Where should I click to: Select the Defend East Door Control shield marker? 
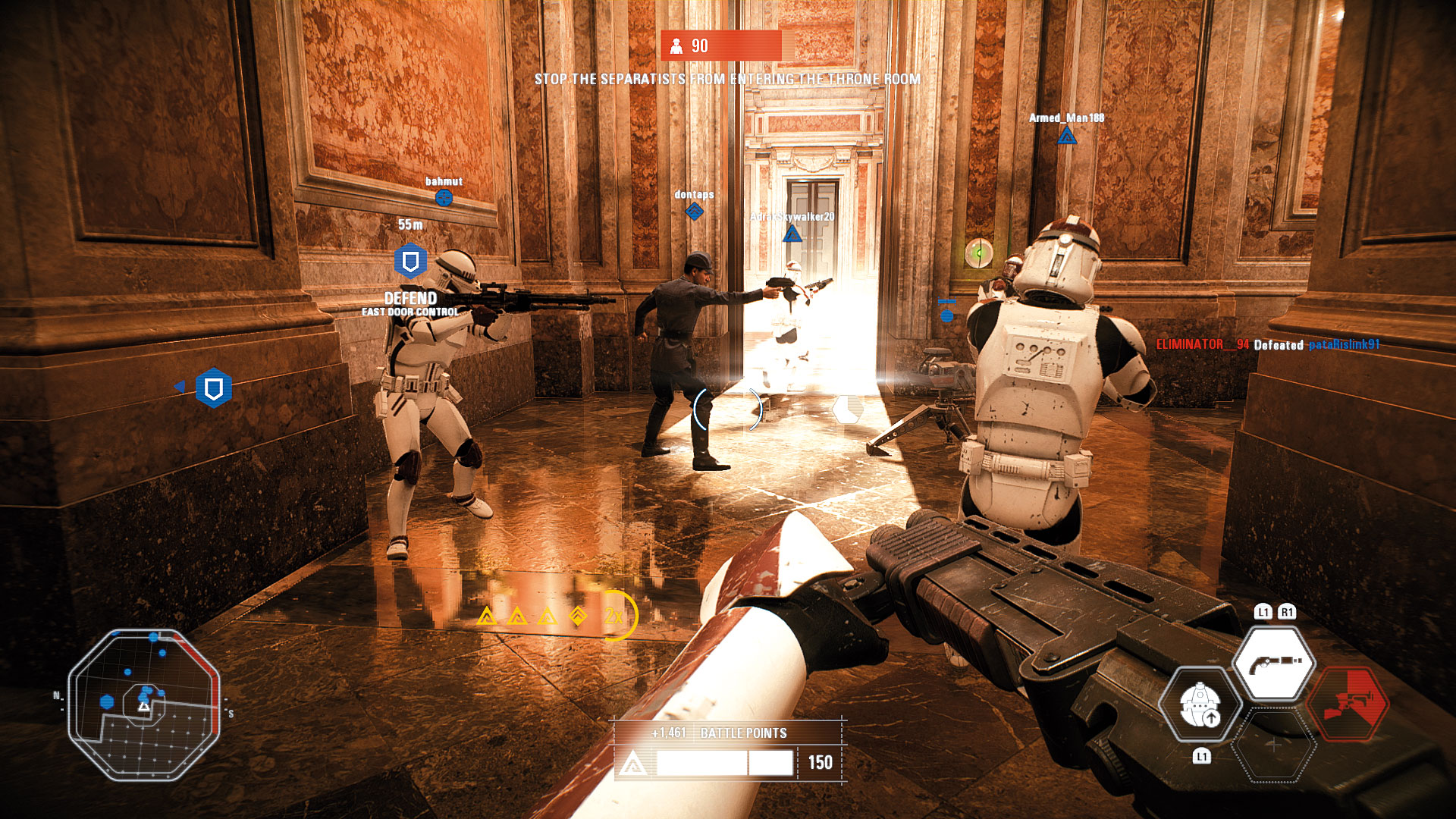coord(410,262)
